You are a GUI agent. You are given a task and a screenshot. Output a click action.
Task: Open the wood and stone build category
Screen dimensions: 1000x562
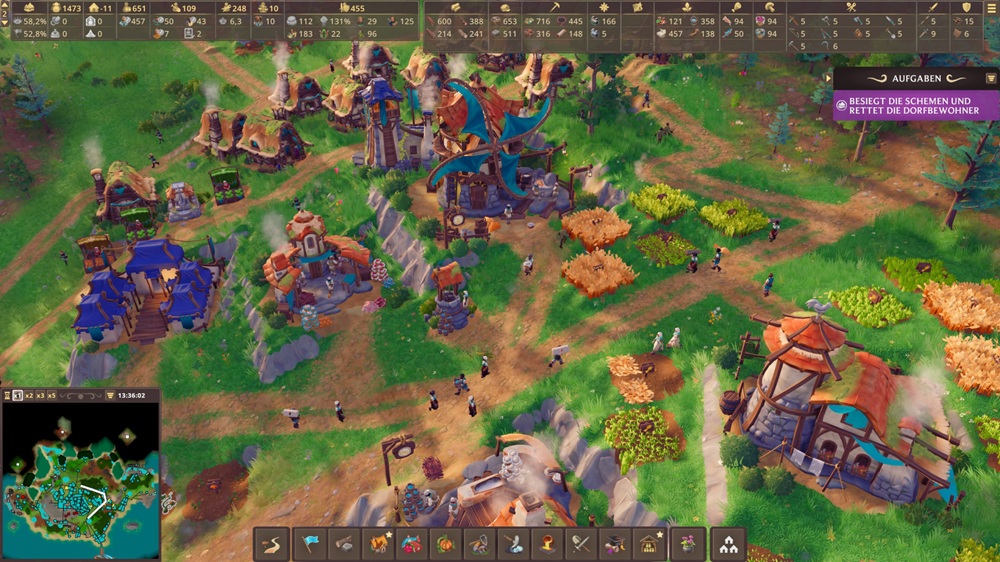tap(345, 544)
